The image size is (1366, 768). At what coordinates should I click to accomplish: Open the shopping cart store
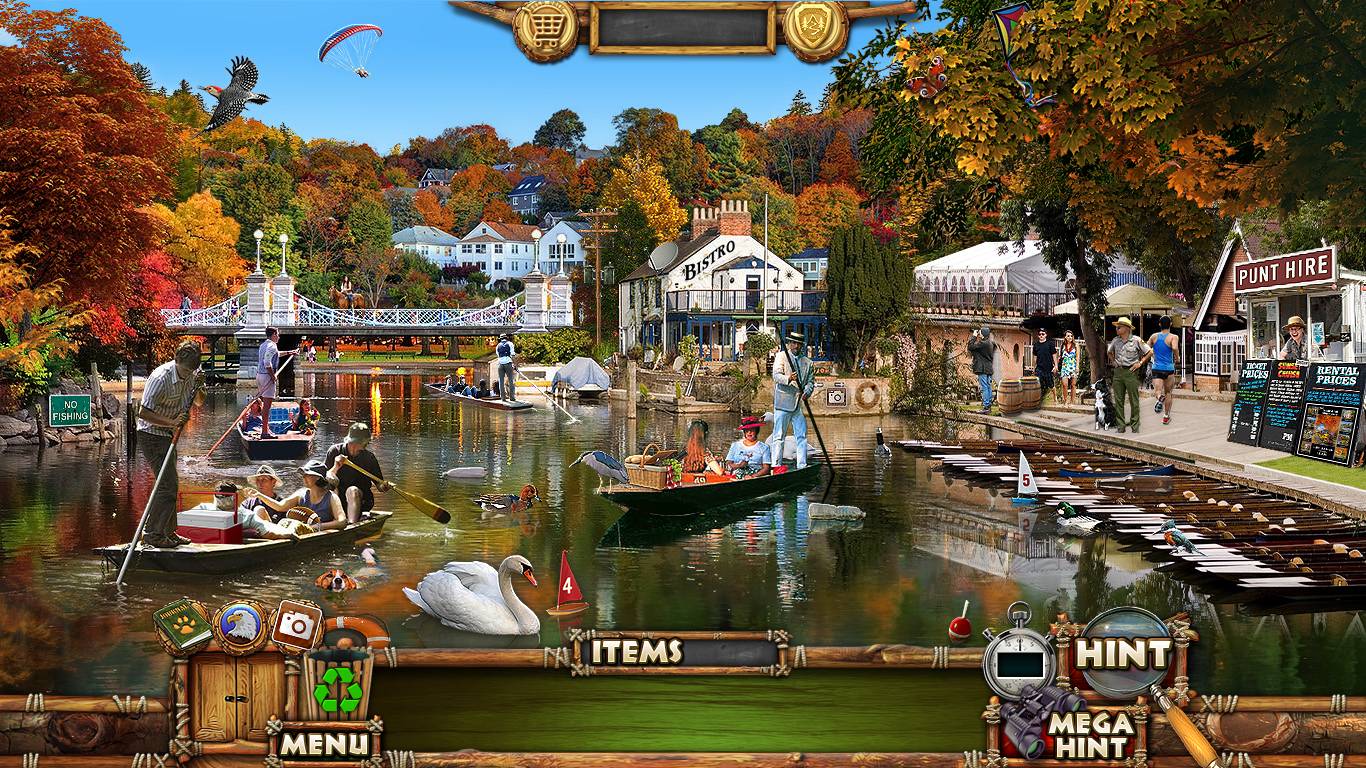(545, 29)
